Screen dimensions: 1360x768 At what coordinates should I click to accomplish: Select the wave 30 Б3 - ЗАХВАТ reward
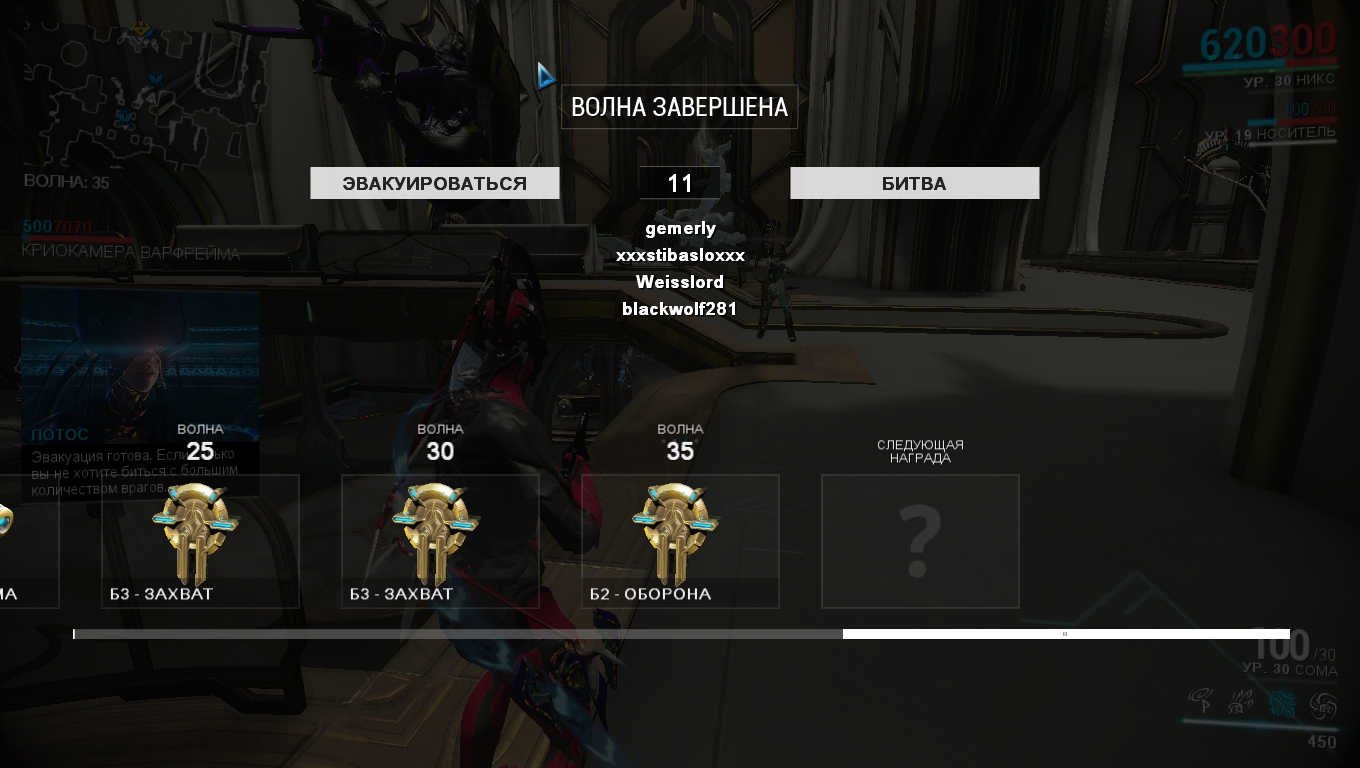click(x=440, y=540)
